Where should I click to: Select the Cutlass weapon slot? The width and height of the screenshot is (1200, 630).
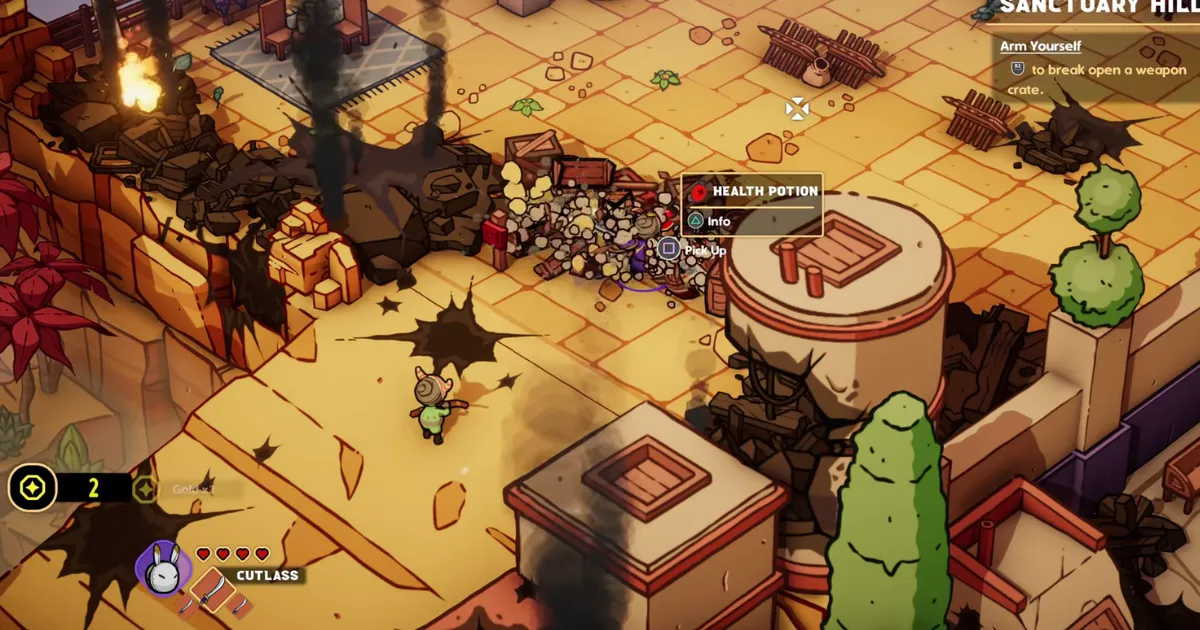212,591
